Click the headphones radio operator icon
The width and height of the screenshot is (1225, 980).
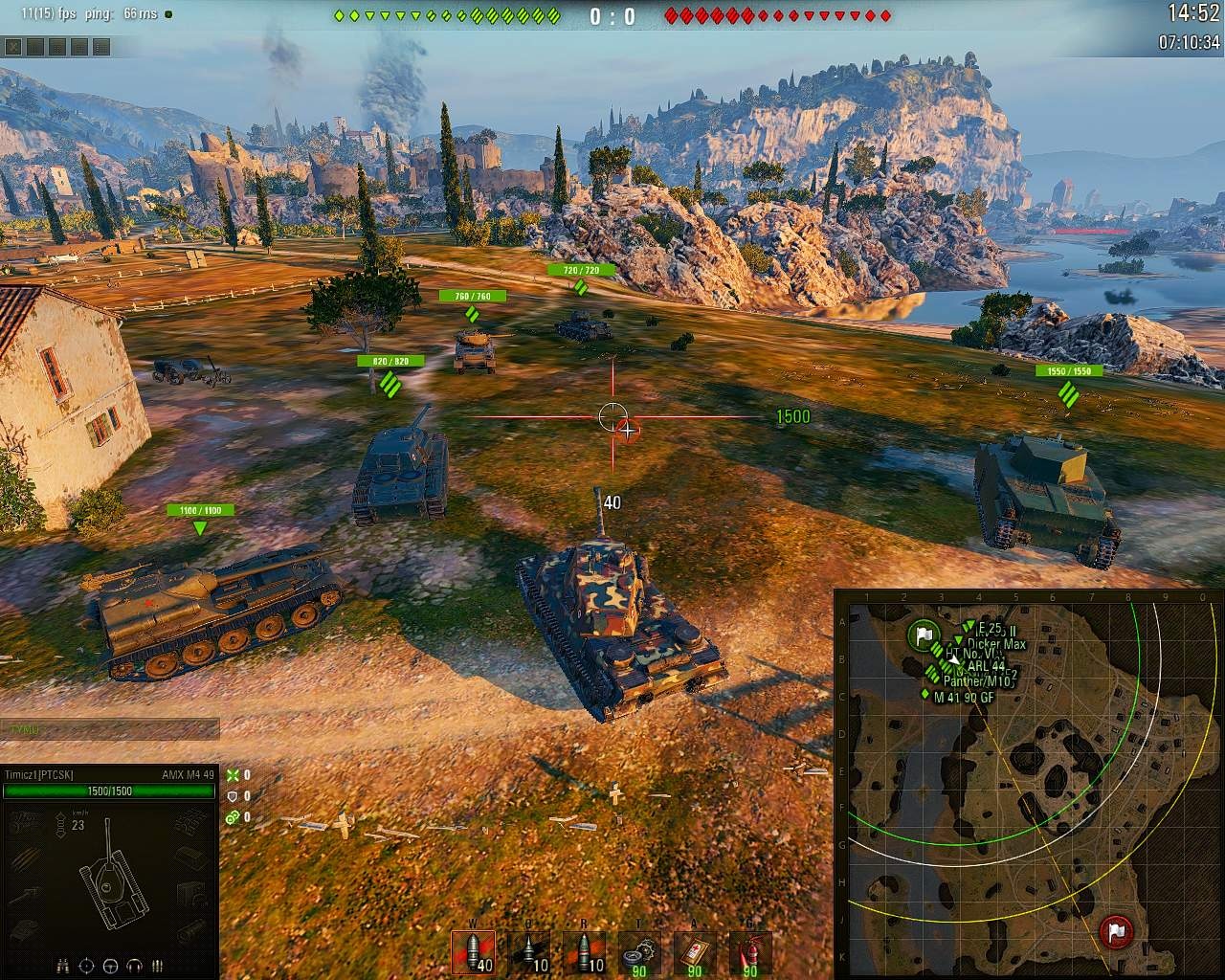134,965
